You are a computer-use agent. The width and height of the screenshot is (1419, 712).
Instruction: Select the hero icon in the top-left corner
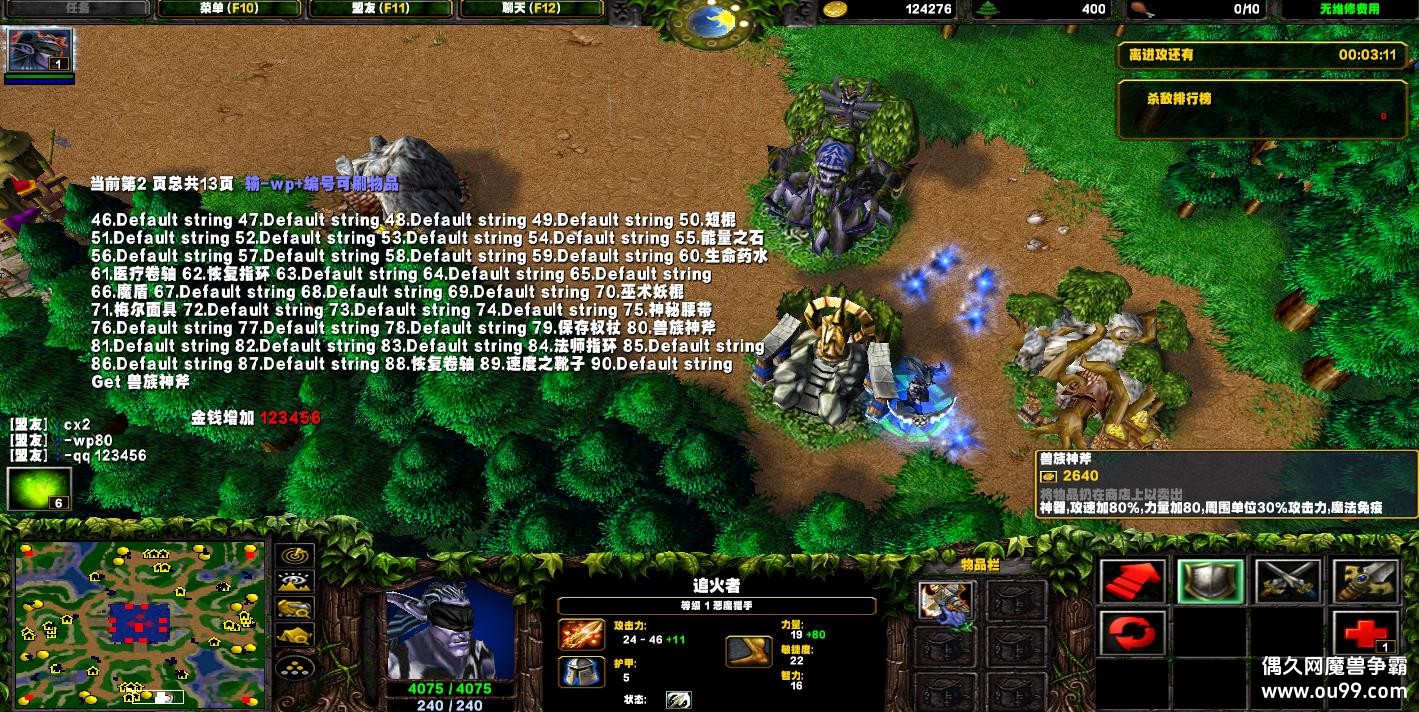[40, 50]
